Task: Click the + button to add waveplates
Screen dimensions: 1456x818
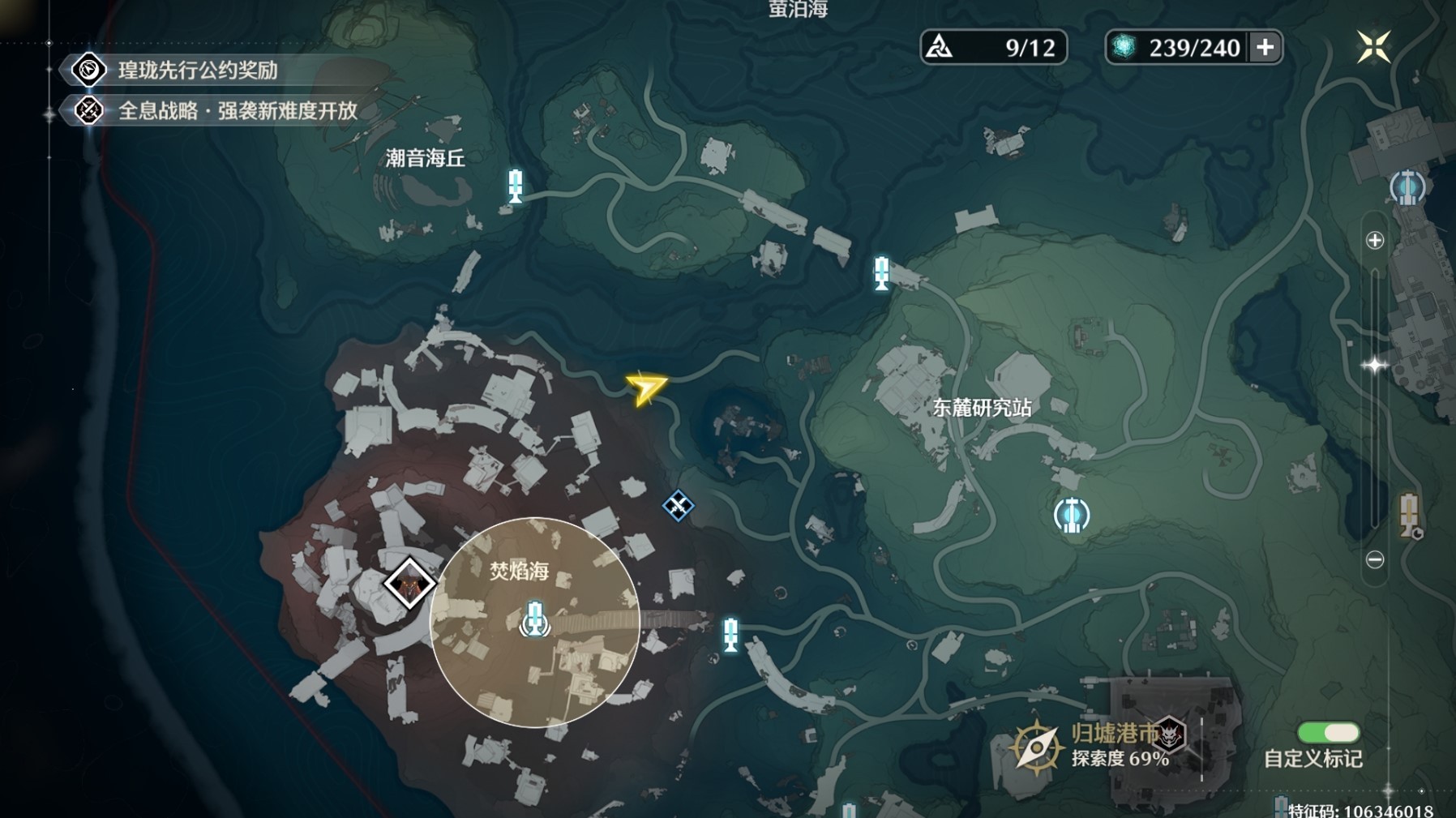Action: point(1264,48)
